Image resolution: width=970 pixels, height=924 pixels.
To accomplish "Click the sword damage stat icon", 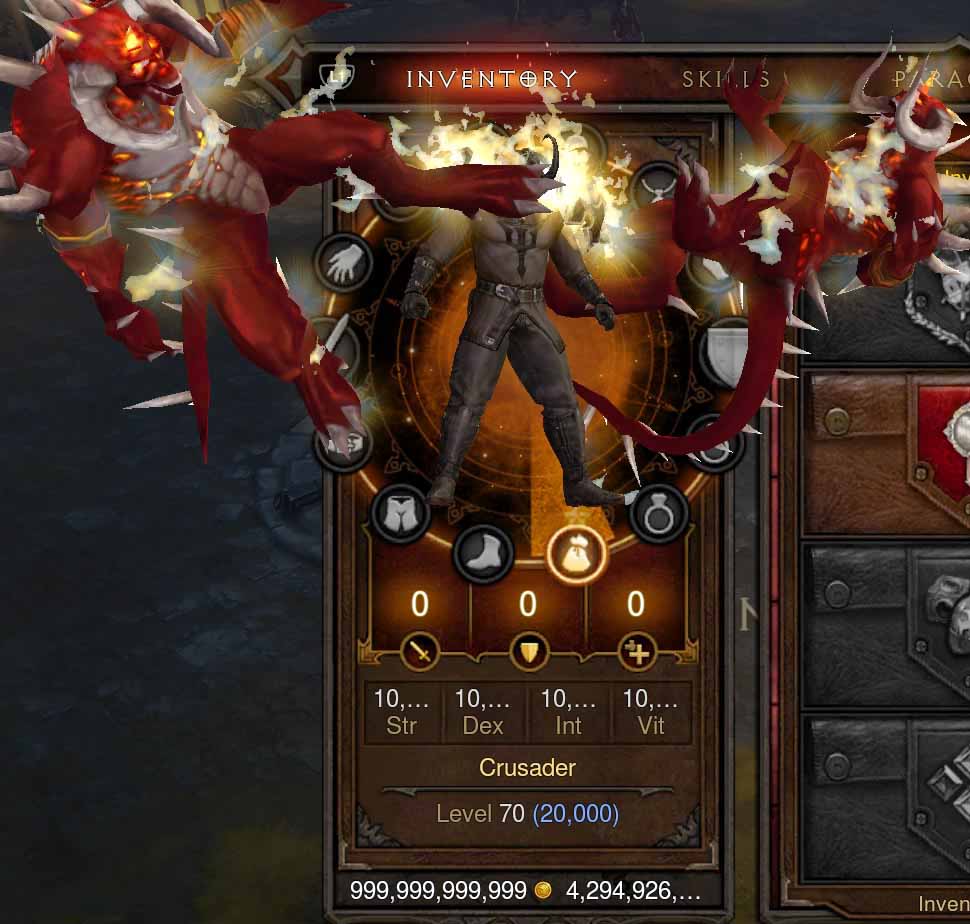I will (421, 653).
